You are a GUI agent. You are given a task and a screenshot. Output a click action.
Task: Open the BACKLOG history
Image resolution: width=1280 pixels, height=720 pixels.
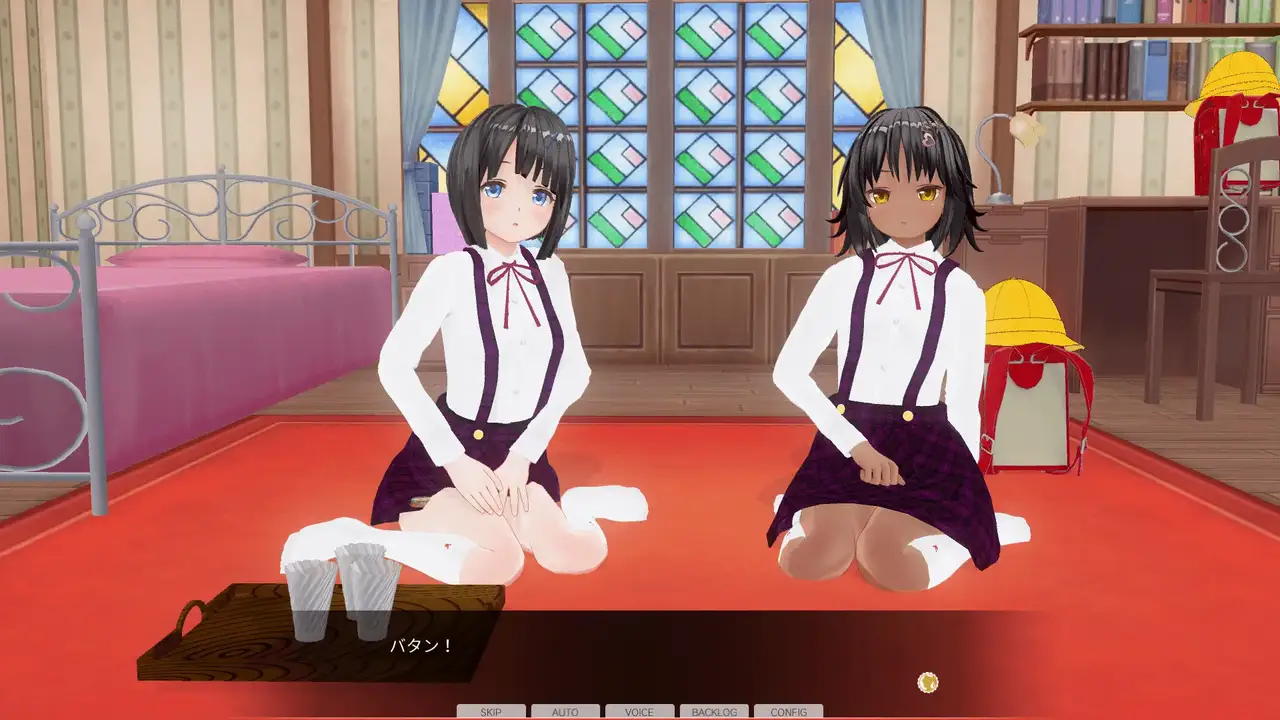tap(714, 712)
